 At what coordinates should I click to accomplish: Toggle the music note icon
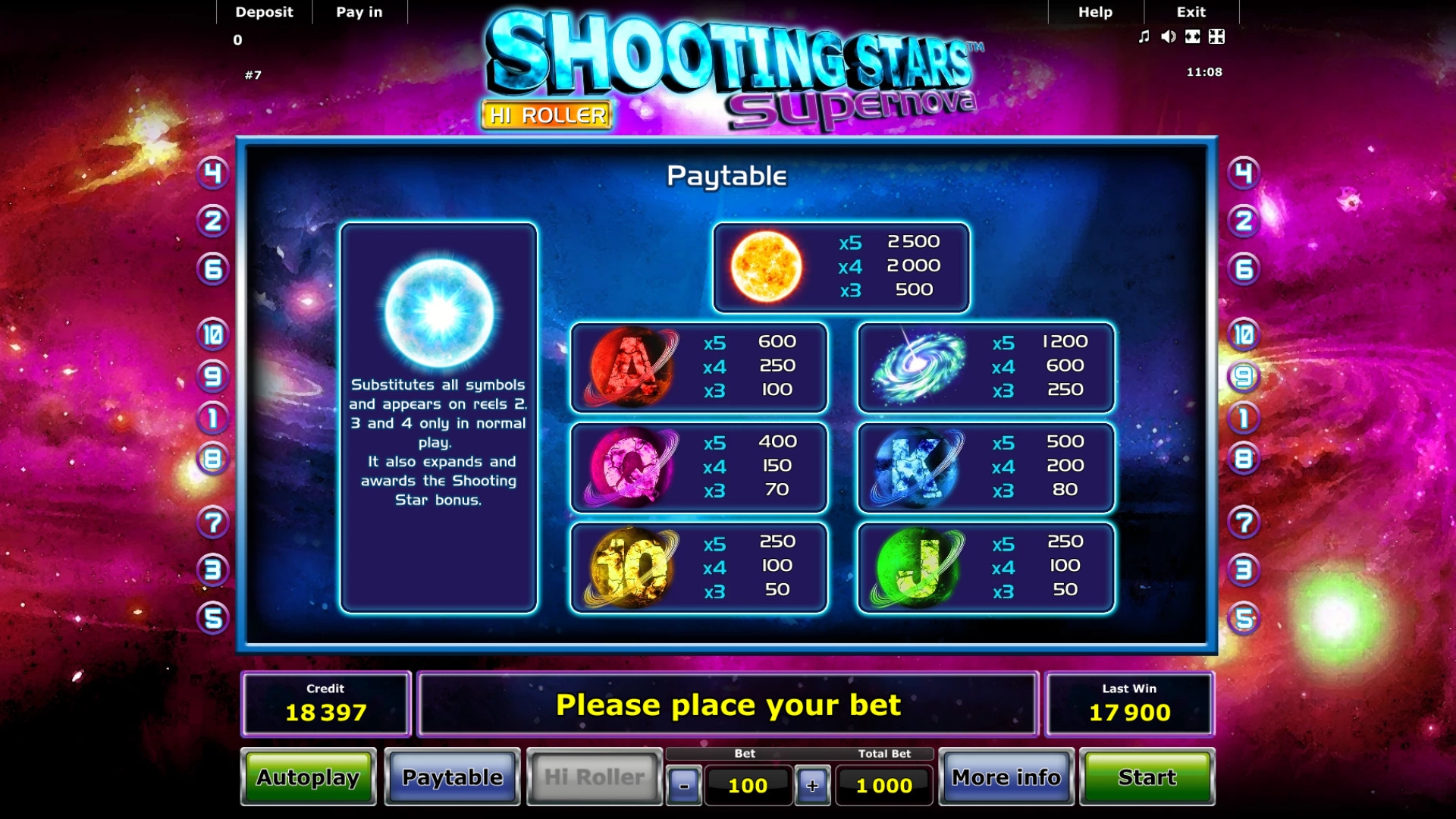tap(1144, 36)
